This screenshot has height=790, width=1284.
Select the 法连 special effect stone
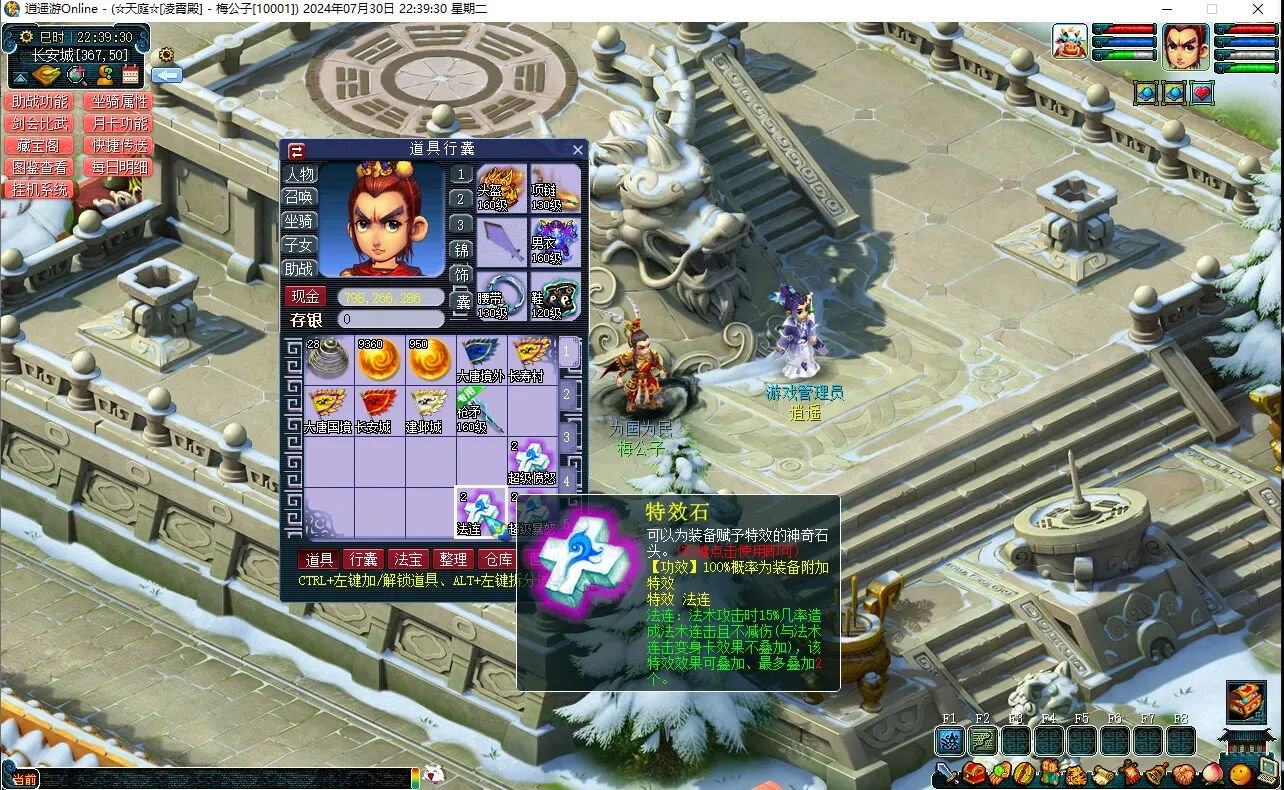480,512
